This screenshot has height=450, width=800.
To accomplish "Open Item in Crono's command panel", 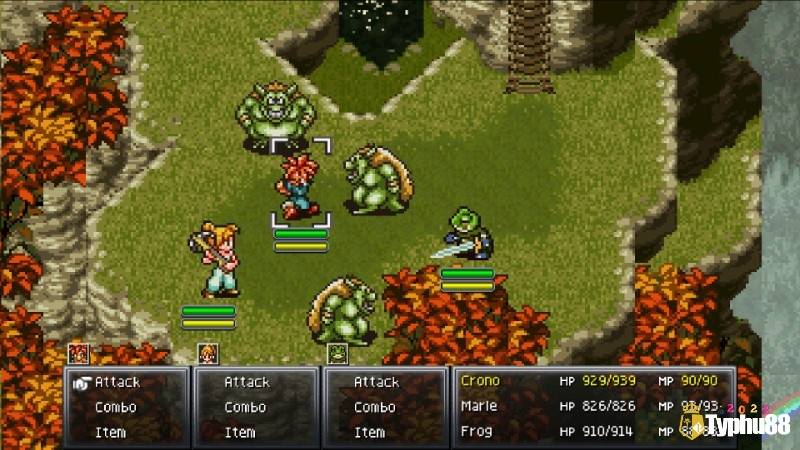I will click(x=110, y=432).
